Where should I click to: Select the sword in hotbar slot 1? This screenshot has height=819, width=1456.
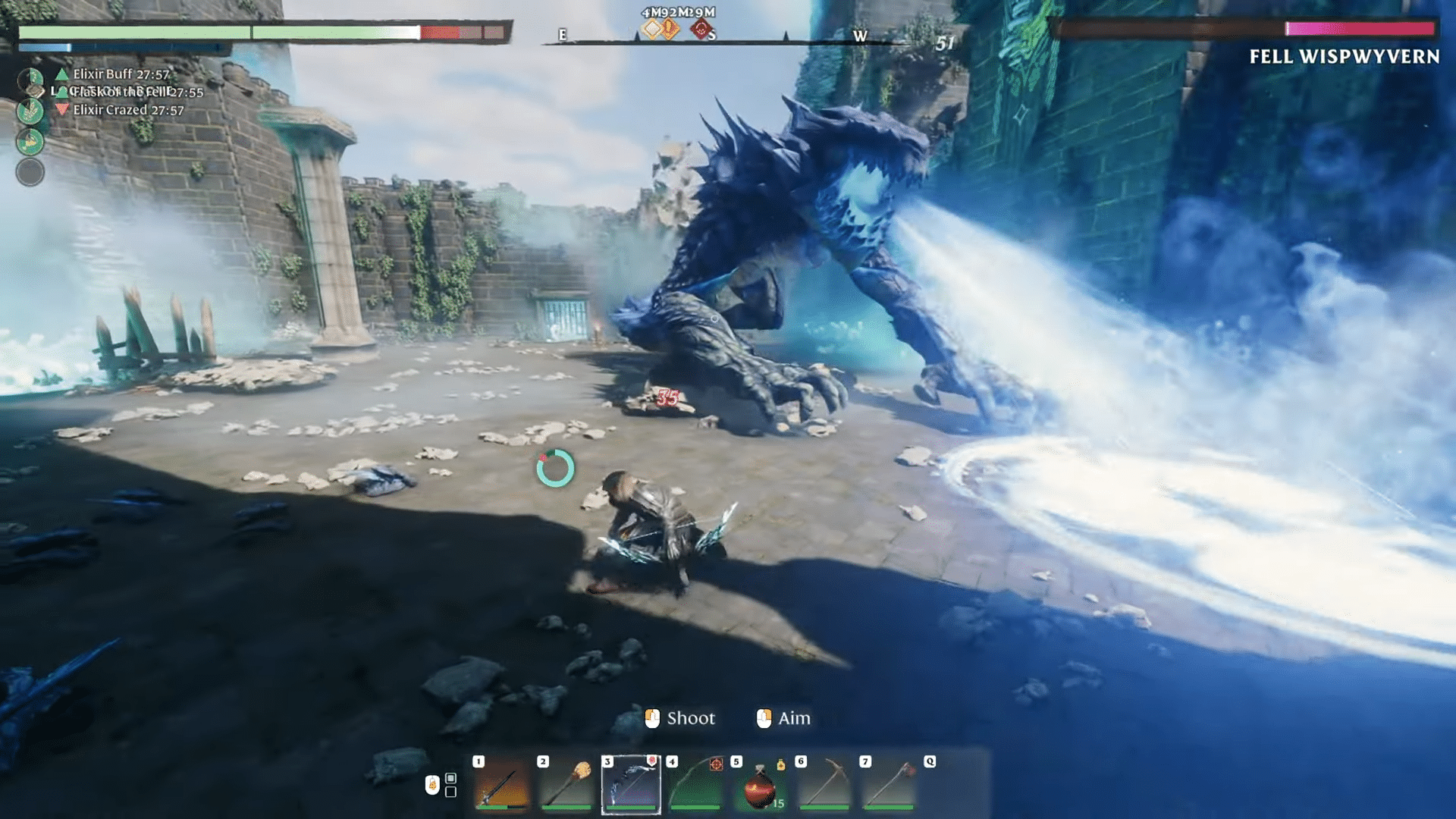[x=502, y=785]
